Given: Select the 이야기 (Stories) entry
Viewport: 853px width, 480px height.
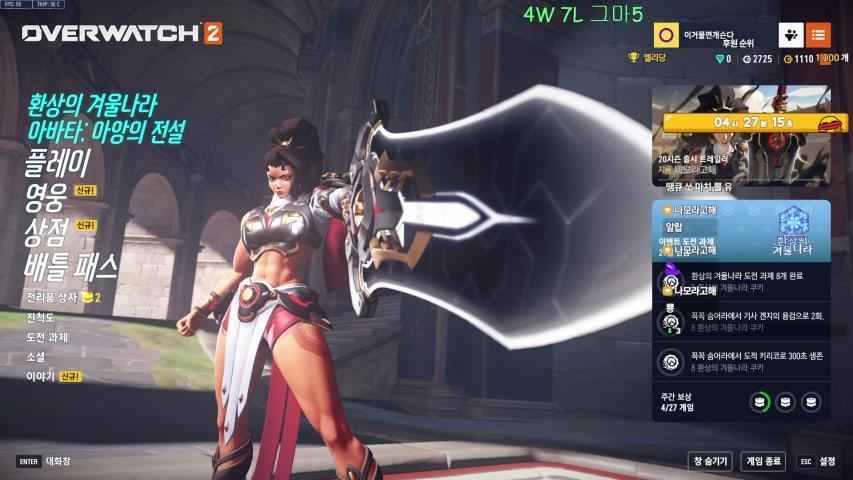Looking at the screenshot, I should (x=40, y=377).
